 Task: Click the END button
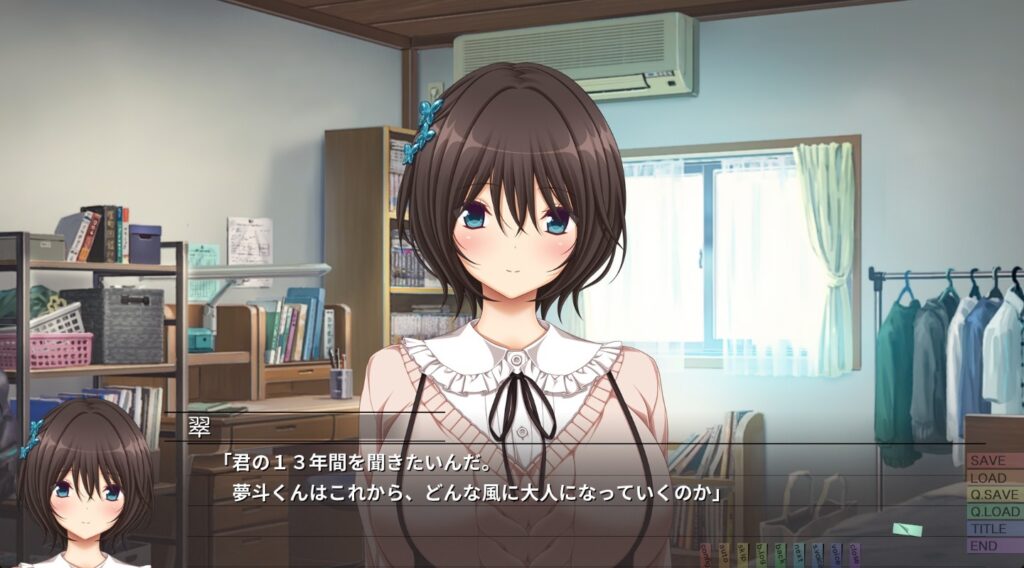(x=994, y=546)
